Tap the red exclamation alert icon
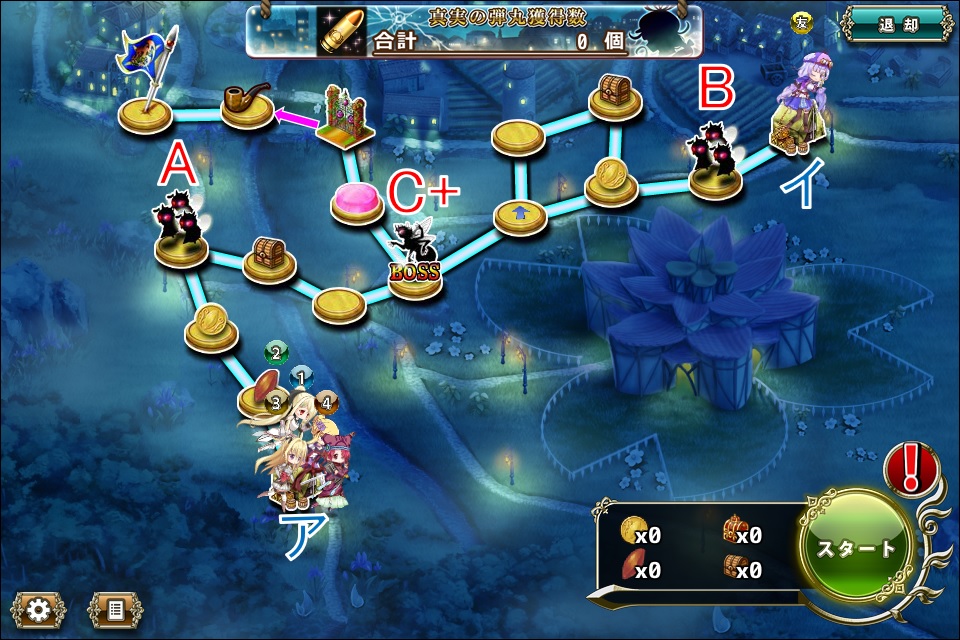Viewport: 960px width, 640px height. coord(910,468)
